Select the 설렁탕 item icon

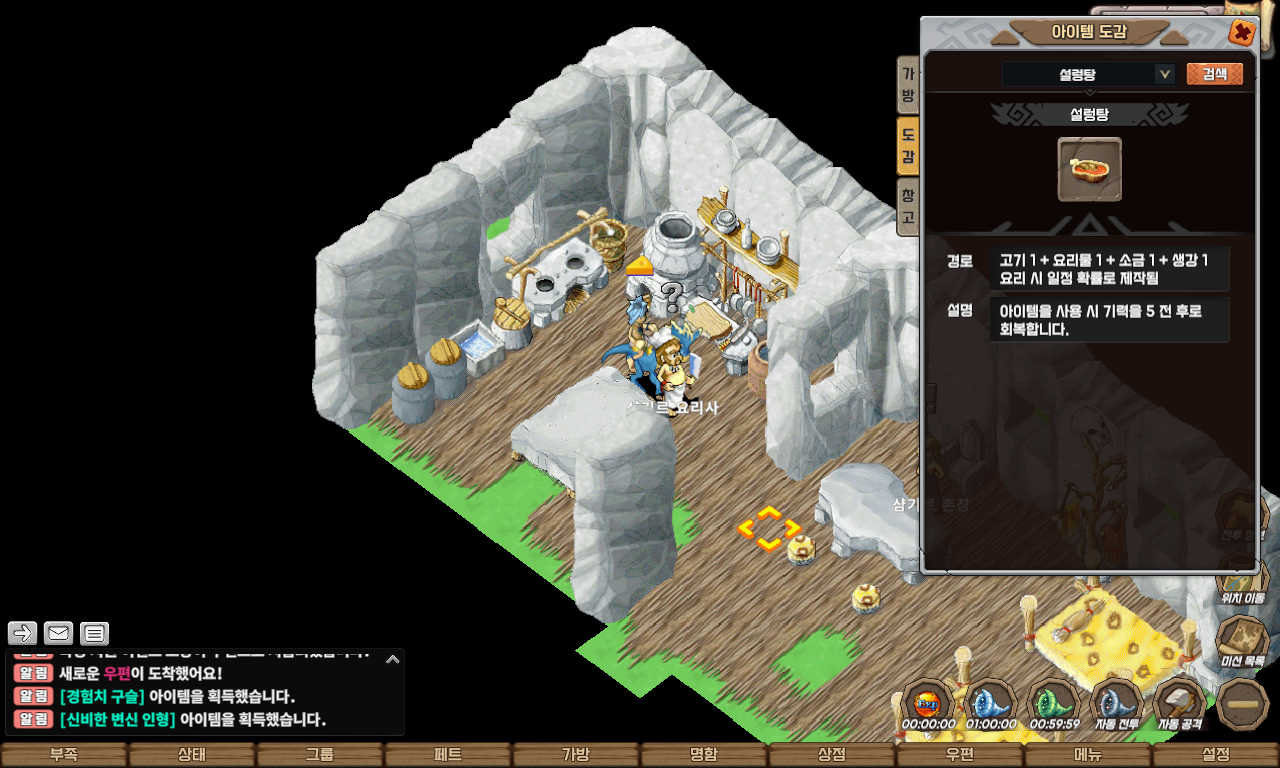click(x=1089, y=169)
